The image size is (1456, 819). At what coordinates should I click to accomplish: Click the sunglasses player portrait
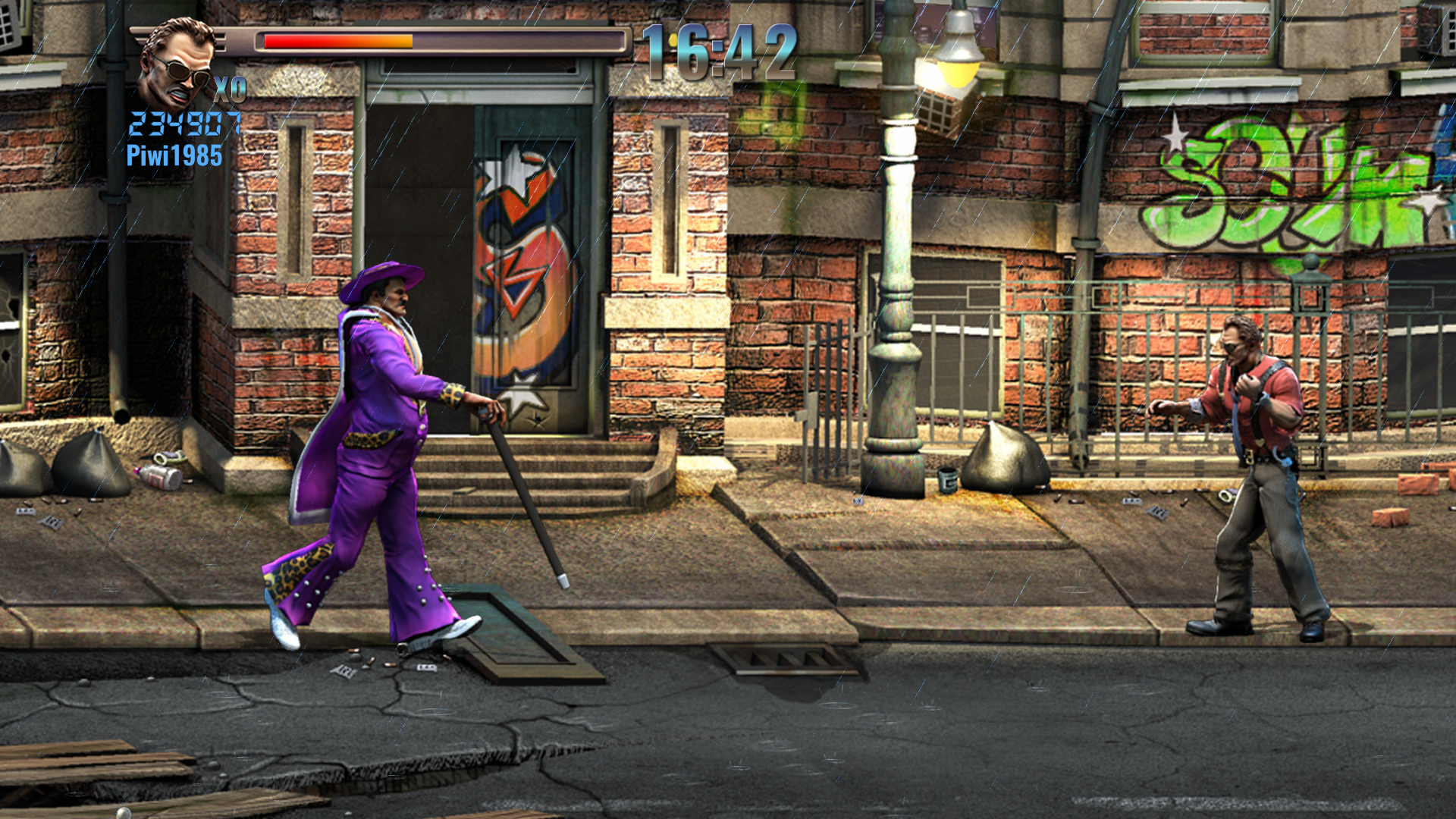point(176,65)
